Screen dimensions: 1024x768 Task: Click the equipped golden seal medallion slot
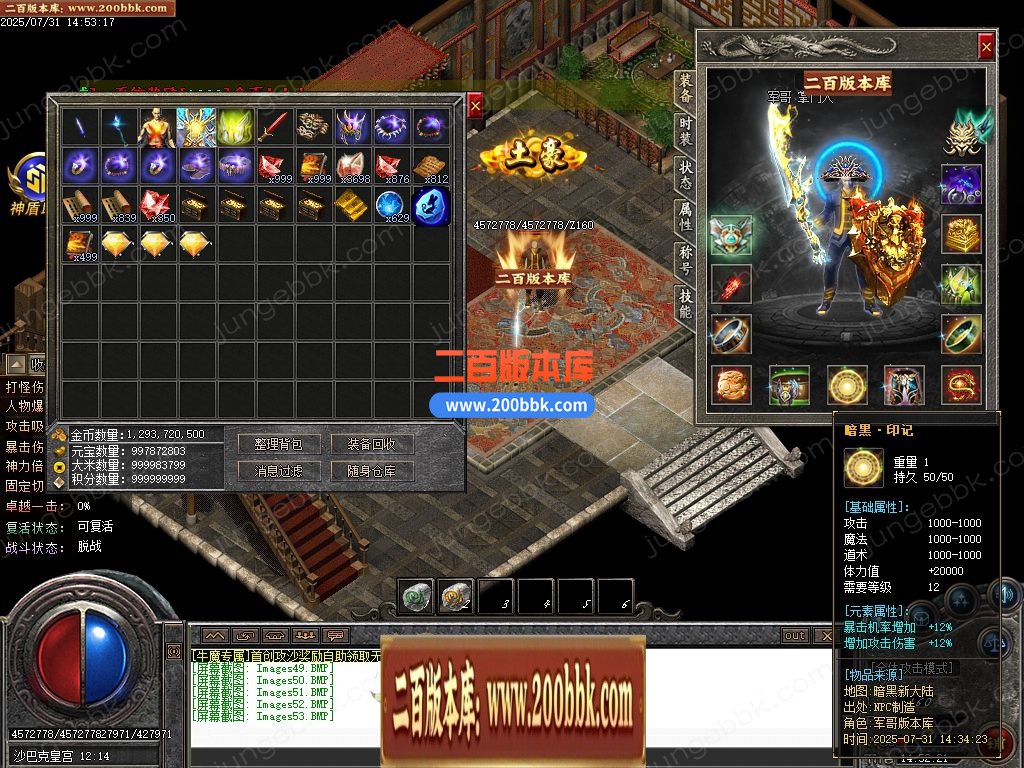pos(846,385)
